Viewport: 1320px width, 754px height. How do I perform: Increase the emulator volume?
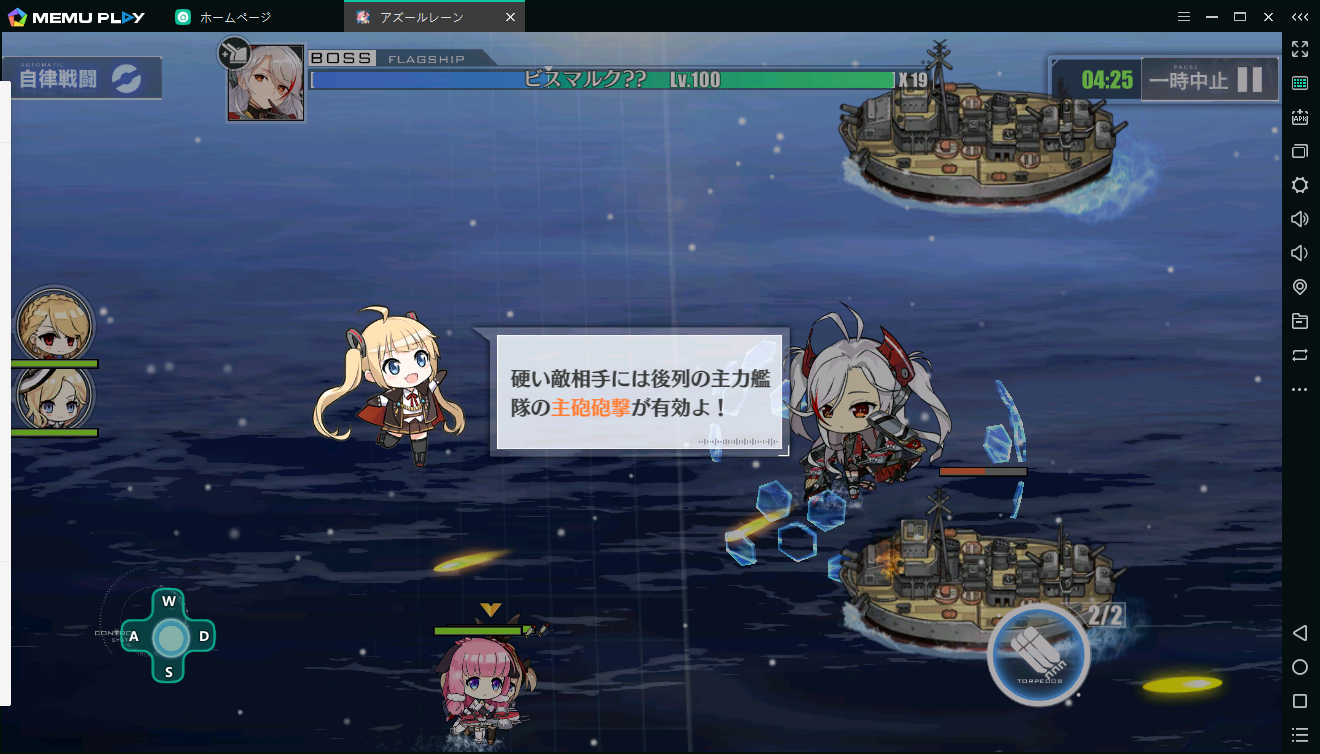click(x=1299, y=219)
